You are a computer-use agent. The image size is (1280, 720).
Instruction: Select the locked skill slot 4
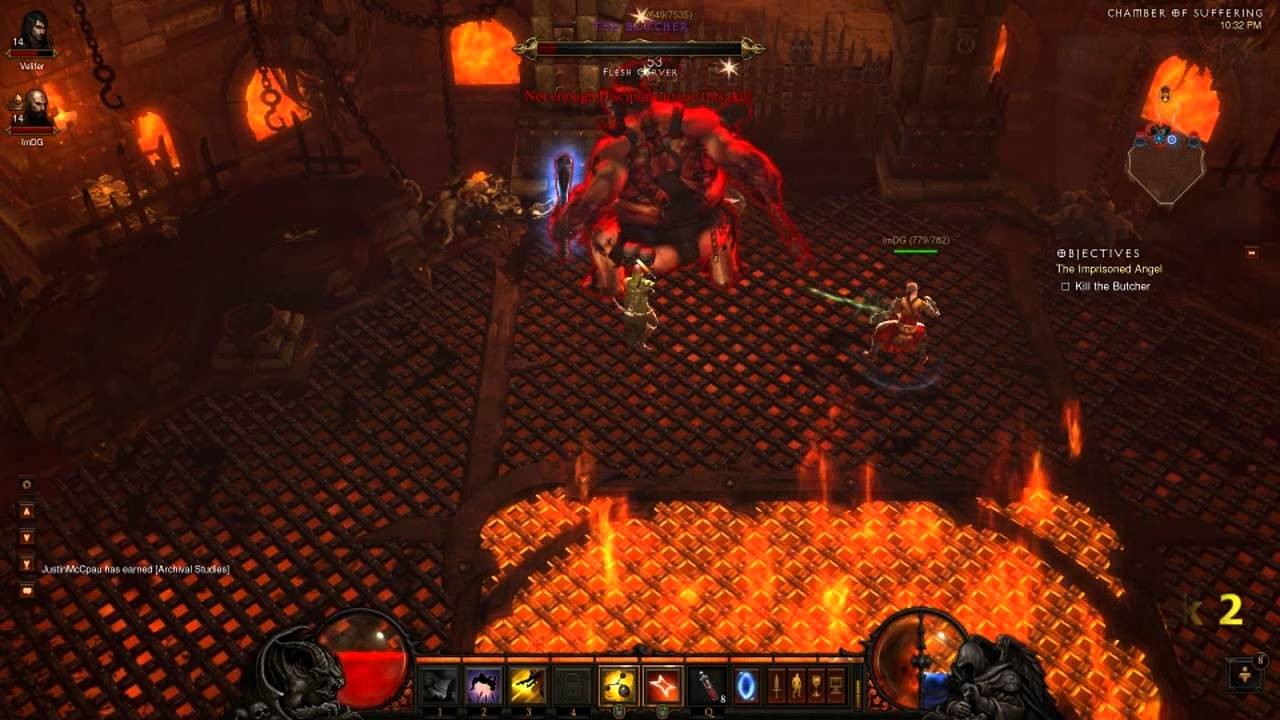571,685
